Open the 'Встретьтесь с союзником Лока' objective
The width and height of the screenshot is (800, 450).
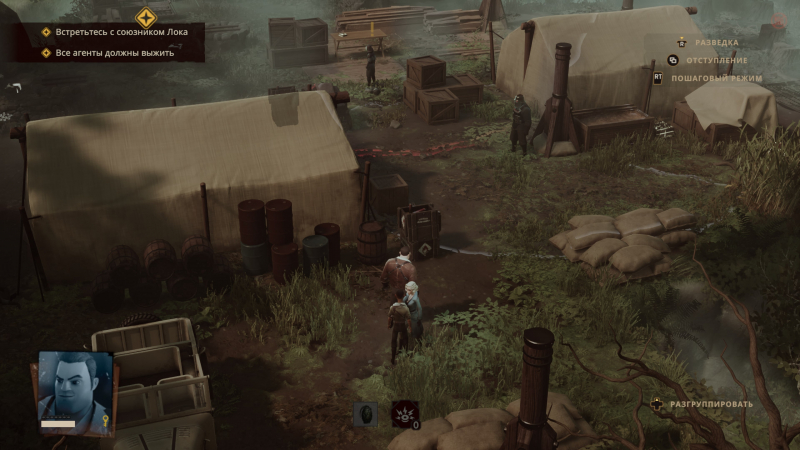point(121,32)
